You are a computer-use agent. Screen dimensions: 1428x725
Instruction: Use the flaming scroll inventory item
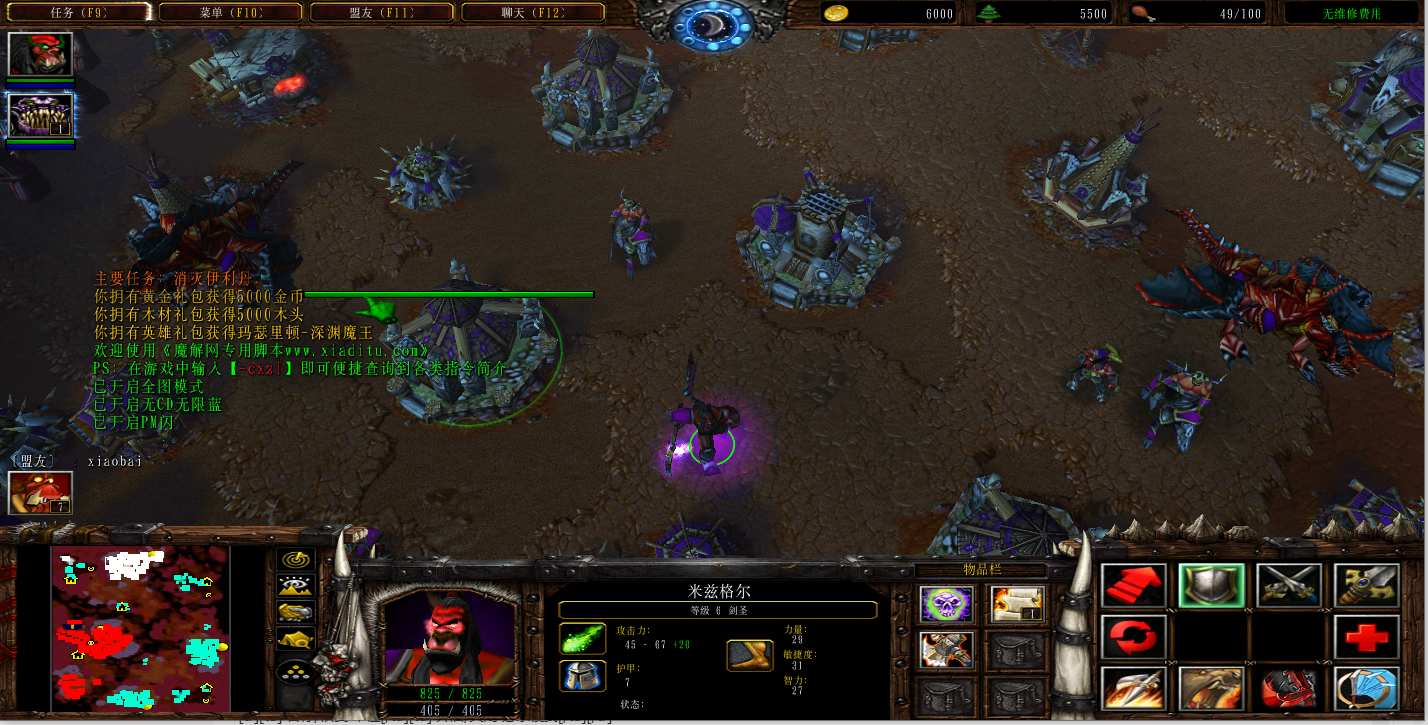(x=1017, y=604)
